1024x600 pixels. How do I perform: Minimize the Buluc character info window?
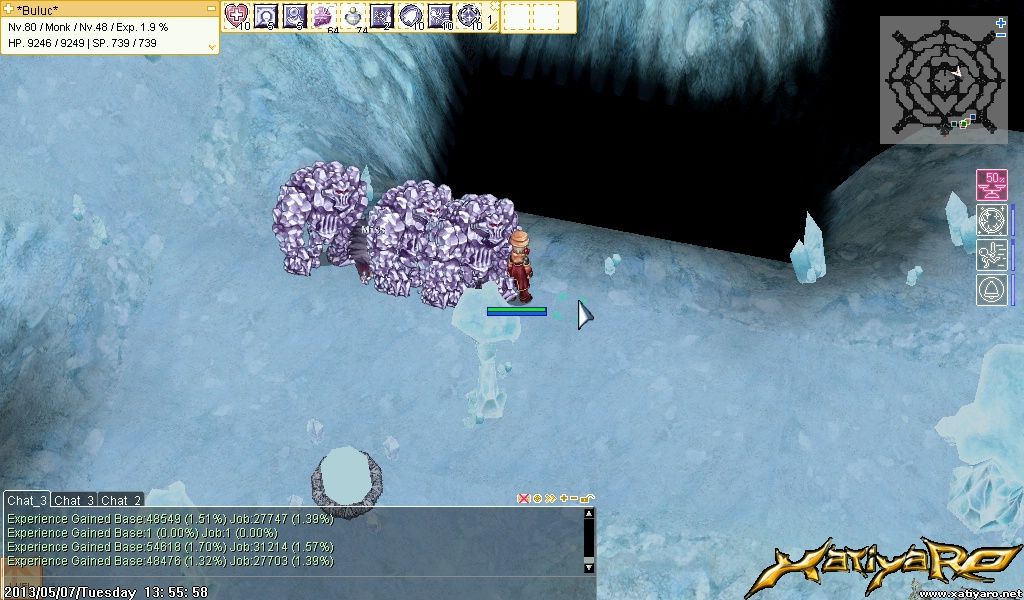[211, 8]
